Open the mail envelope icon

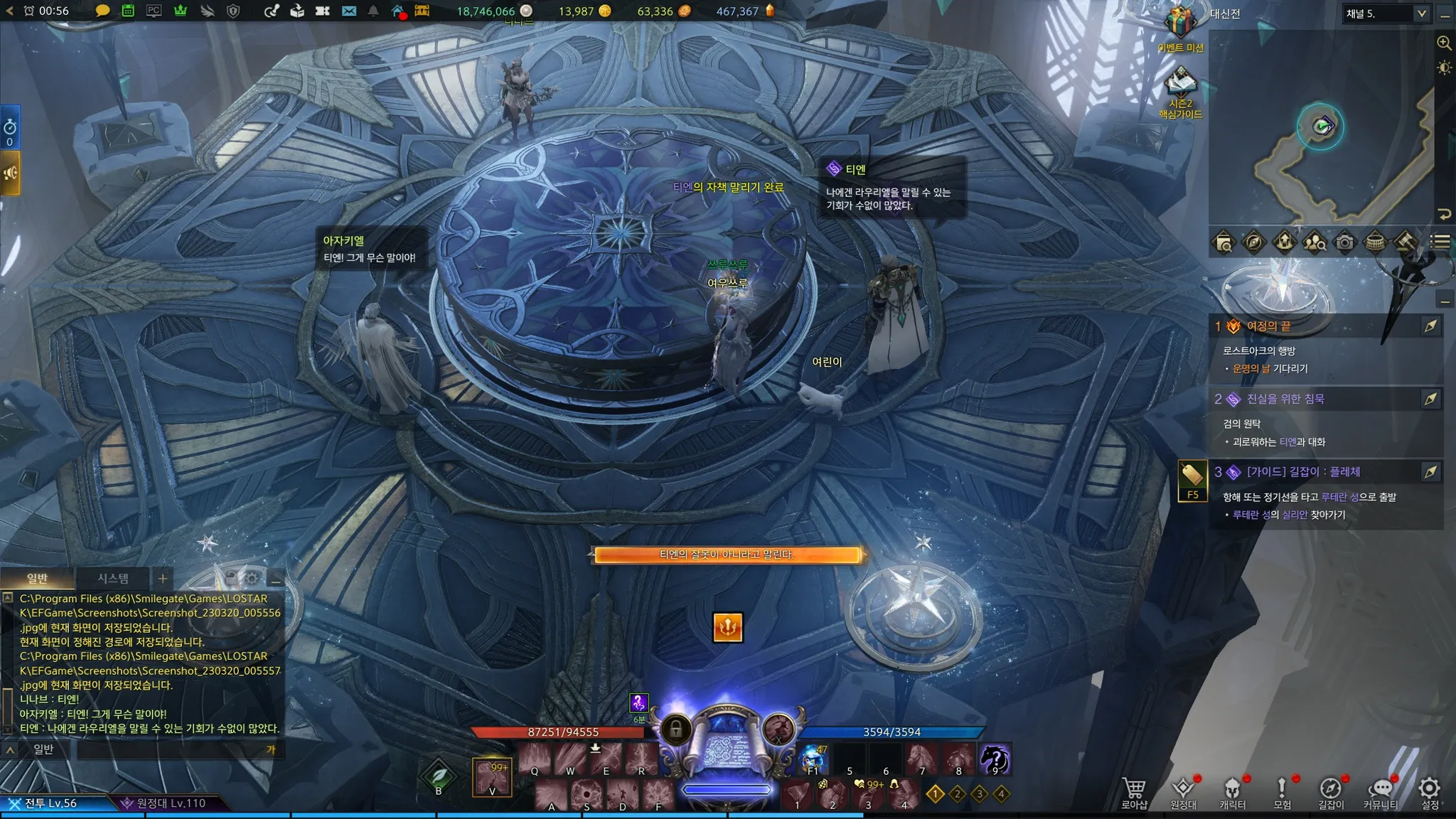click(348, 11)
